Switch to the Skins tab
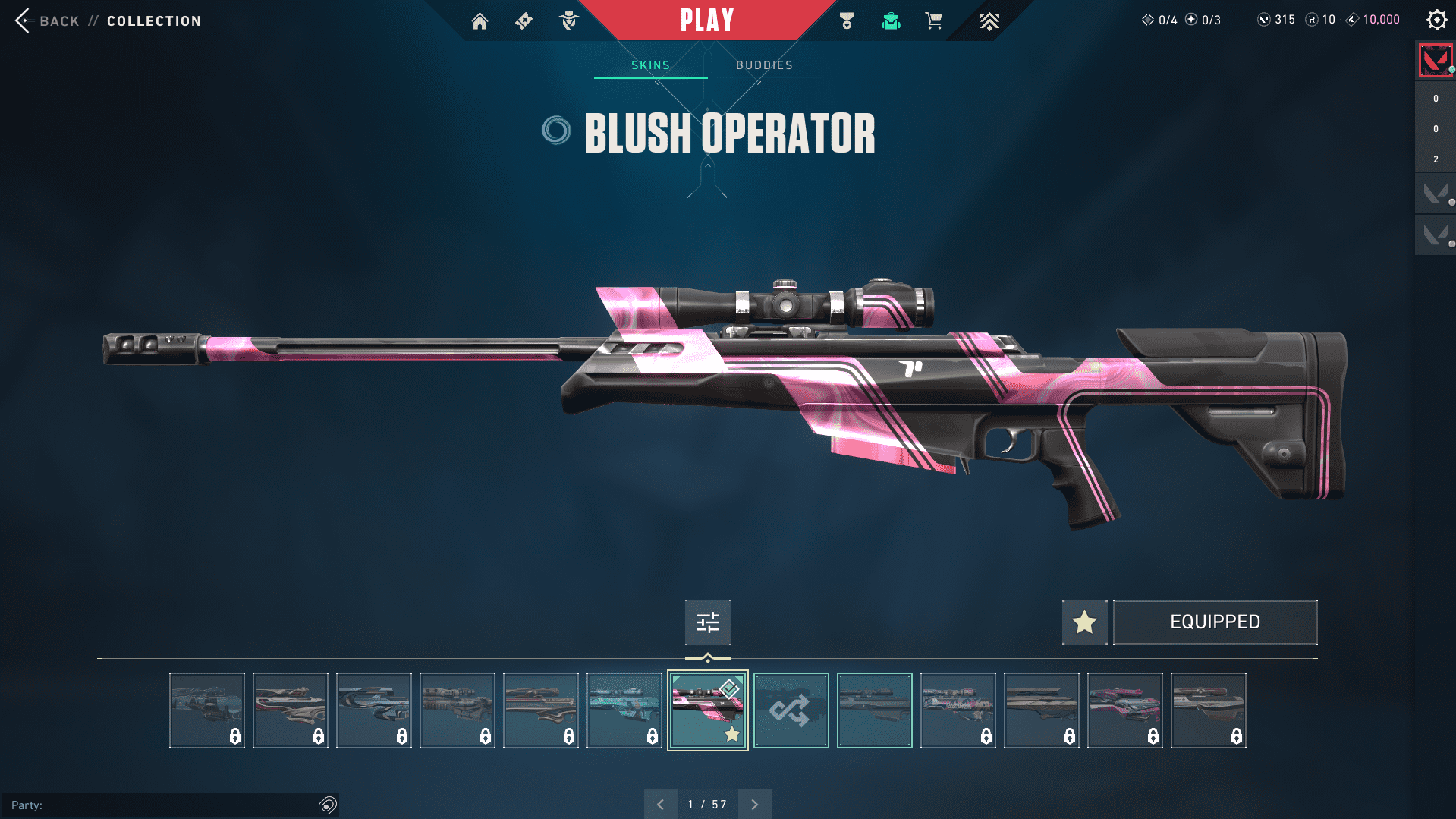Viewport: 1456px width, 819px height. tap(650, 65)
